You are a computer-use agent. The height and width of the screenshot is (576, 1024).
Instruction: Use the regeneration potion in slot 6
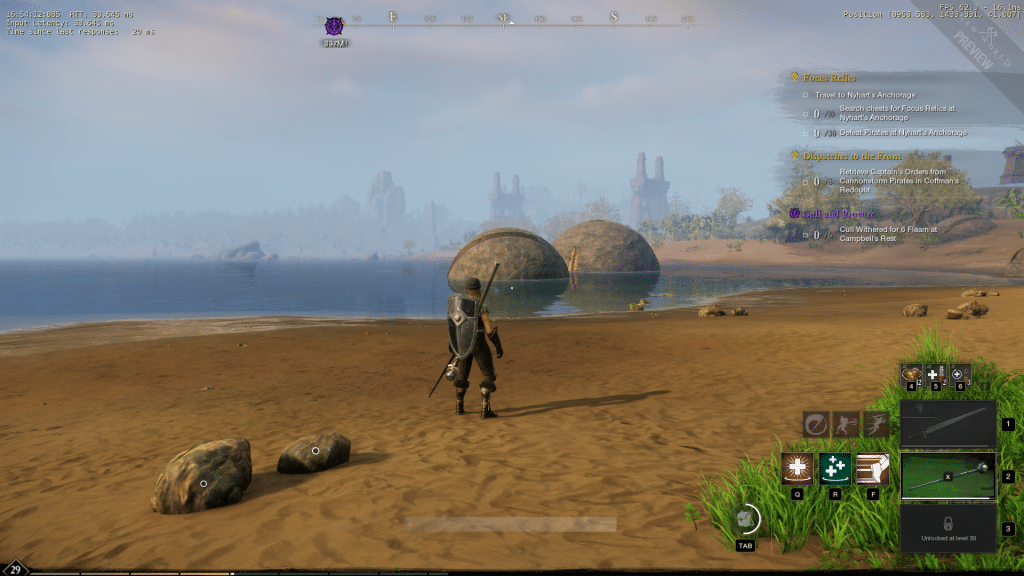point(960,373)
